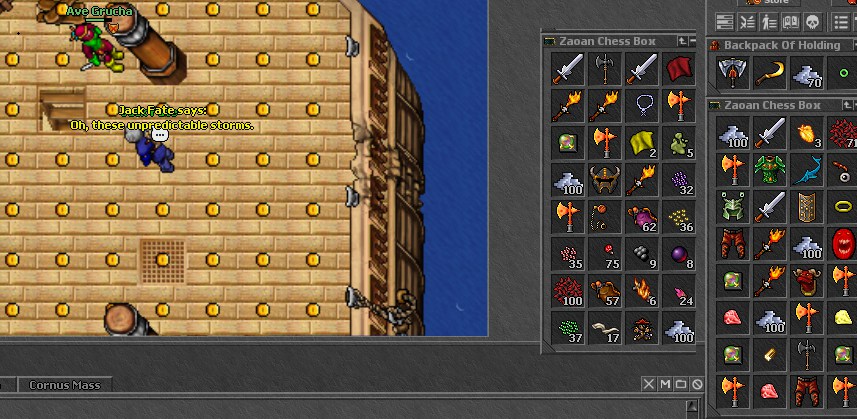Pick the stone-bead necklace slot
The image size is (857, 419).
642,104
